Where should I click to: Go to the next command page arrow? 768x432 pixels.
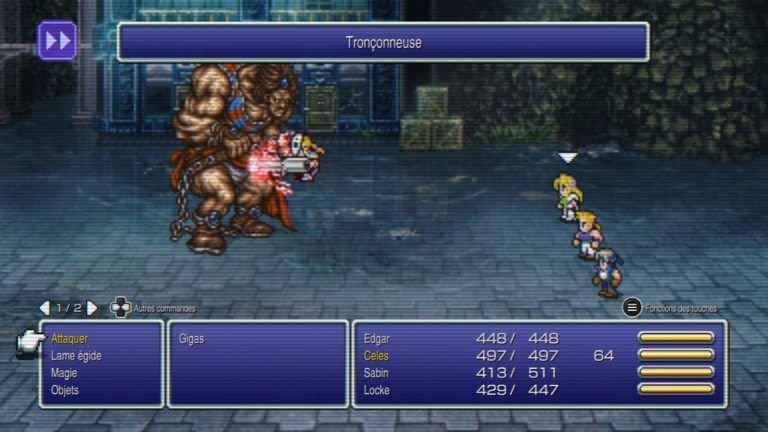coord(93,308)
